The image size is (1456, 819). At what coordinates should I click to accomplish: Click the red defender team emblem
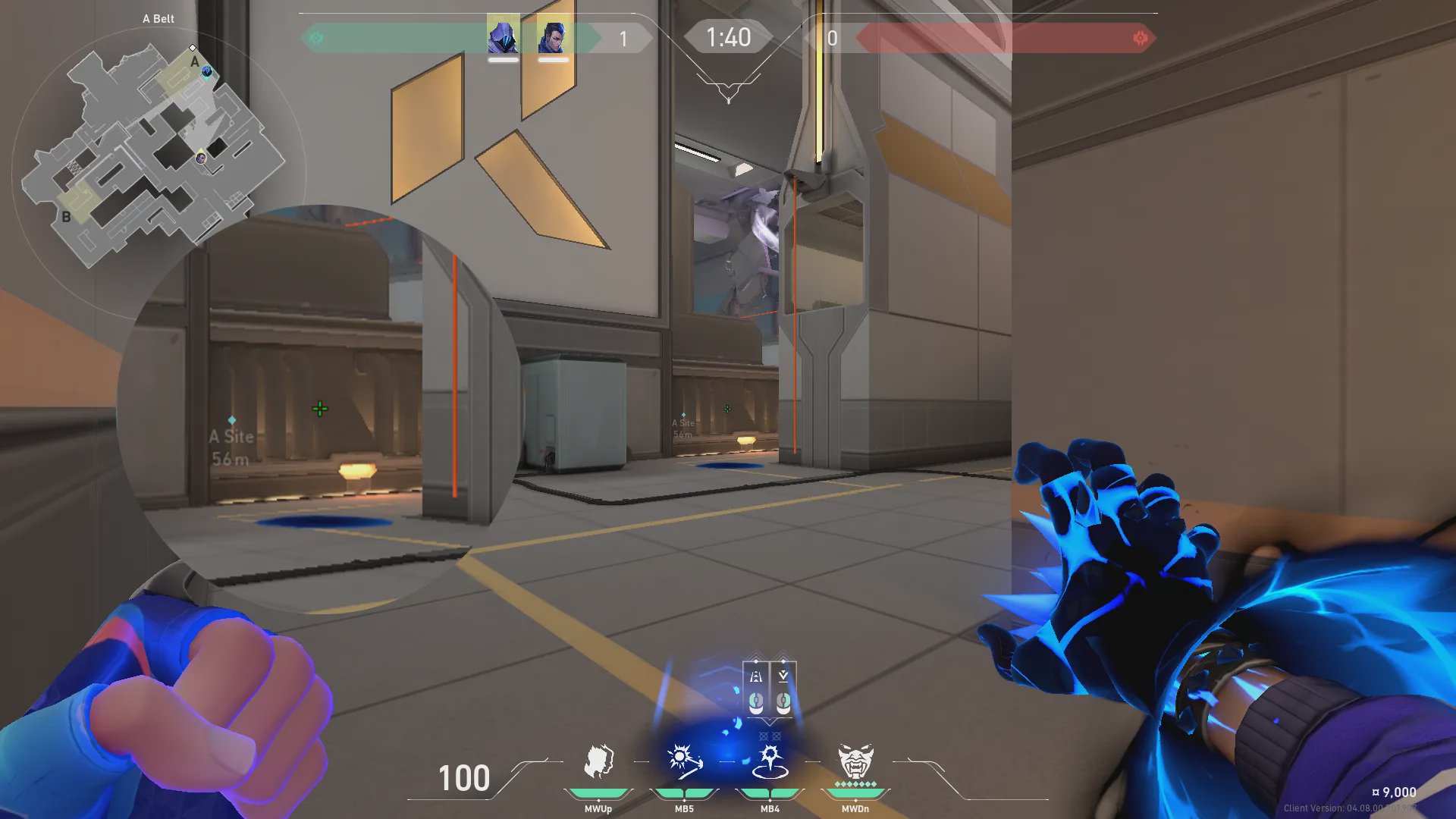point(1140,38)
